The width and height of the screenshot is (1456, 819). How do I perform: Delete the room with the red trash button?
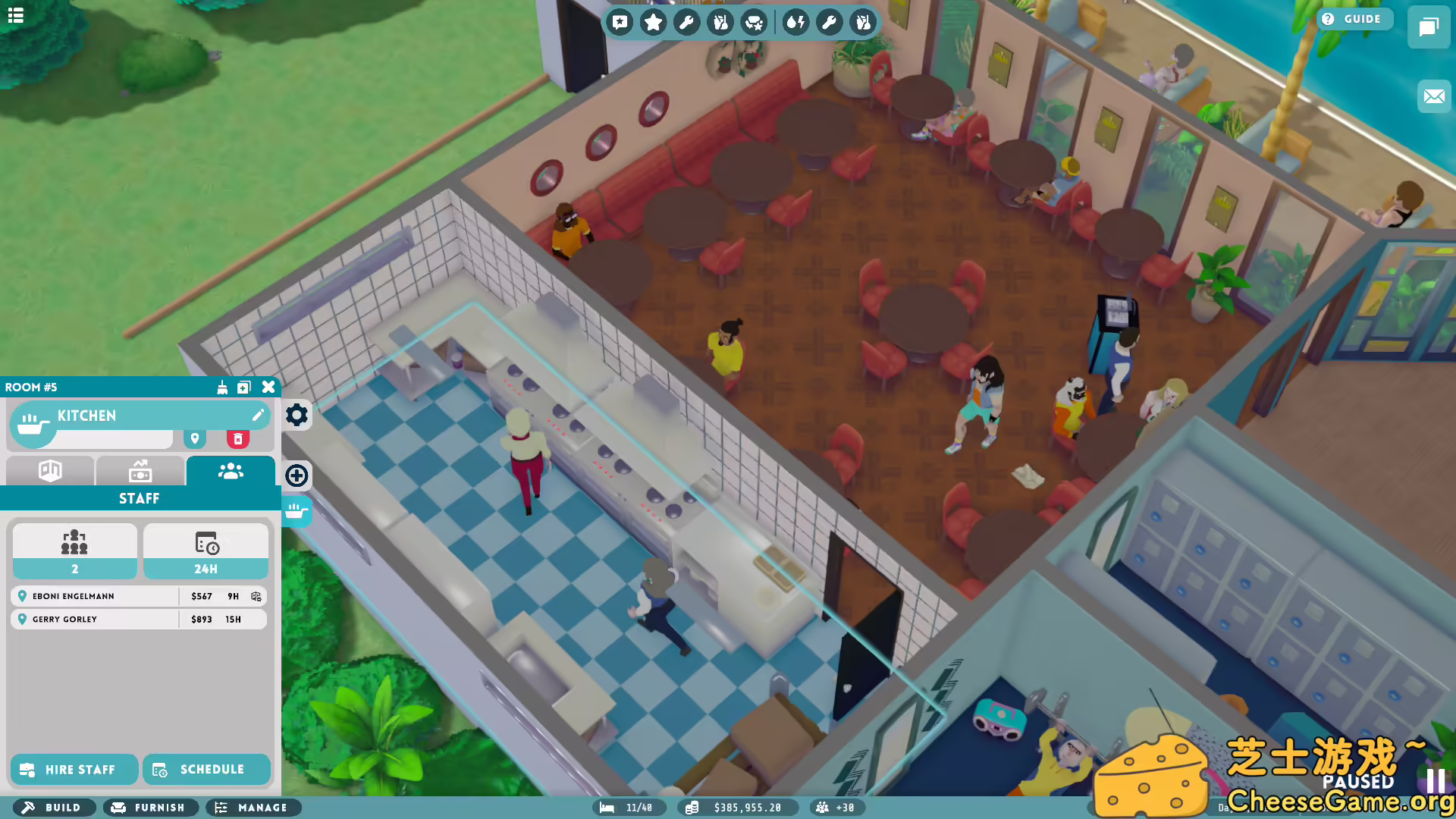pyautogui.click(x=237, y=439)
